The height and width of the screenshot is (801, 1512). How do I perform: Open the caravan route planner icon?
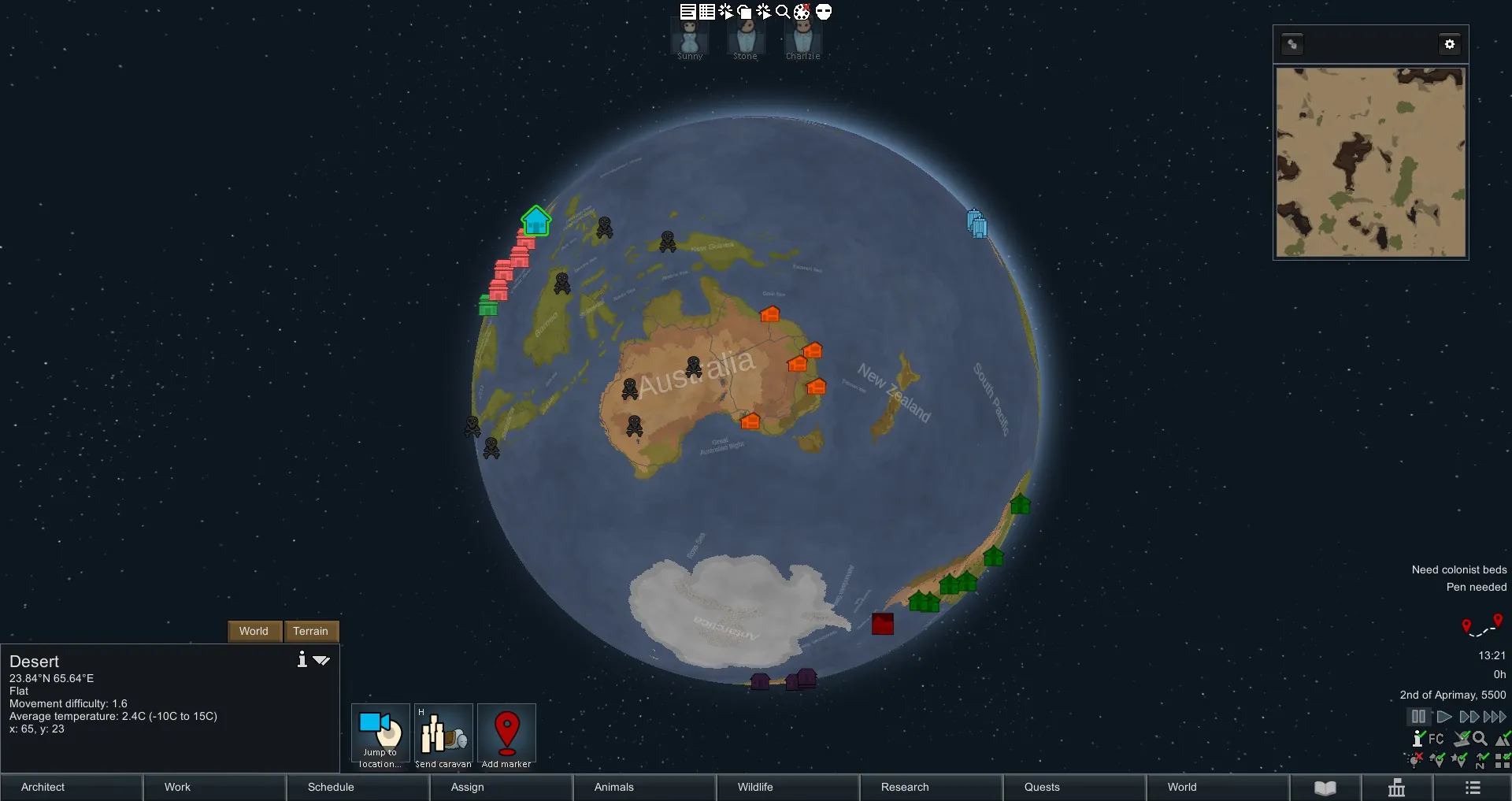(1482, 626)
